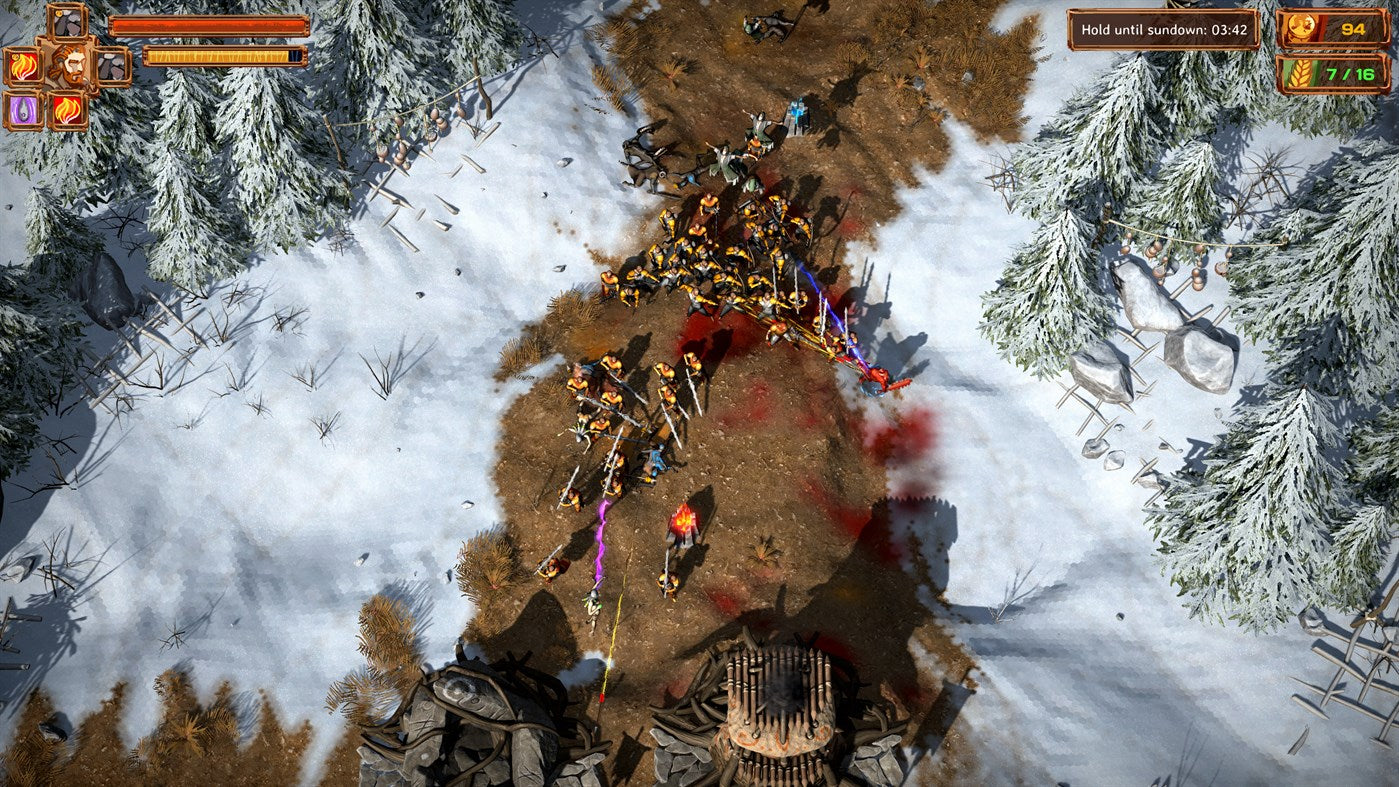Select the bearded hero portrait
1399x787 pixels.
(68, 65)
